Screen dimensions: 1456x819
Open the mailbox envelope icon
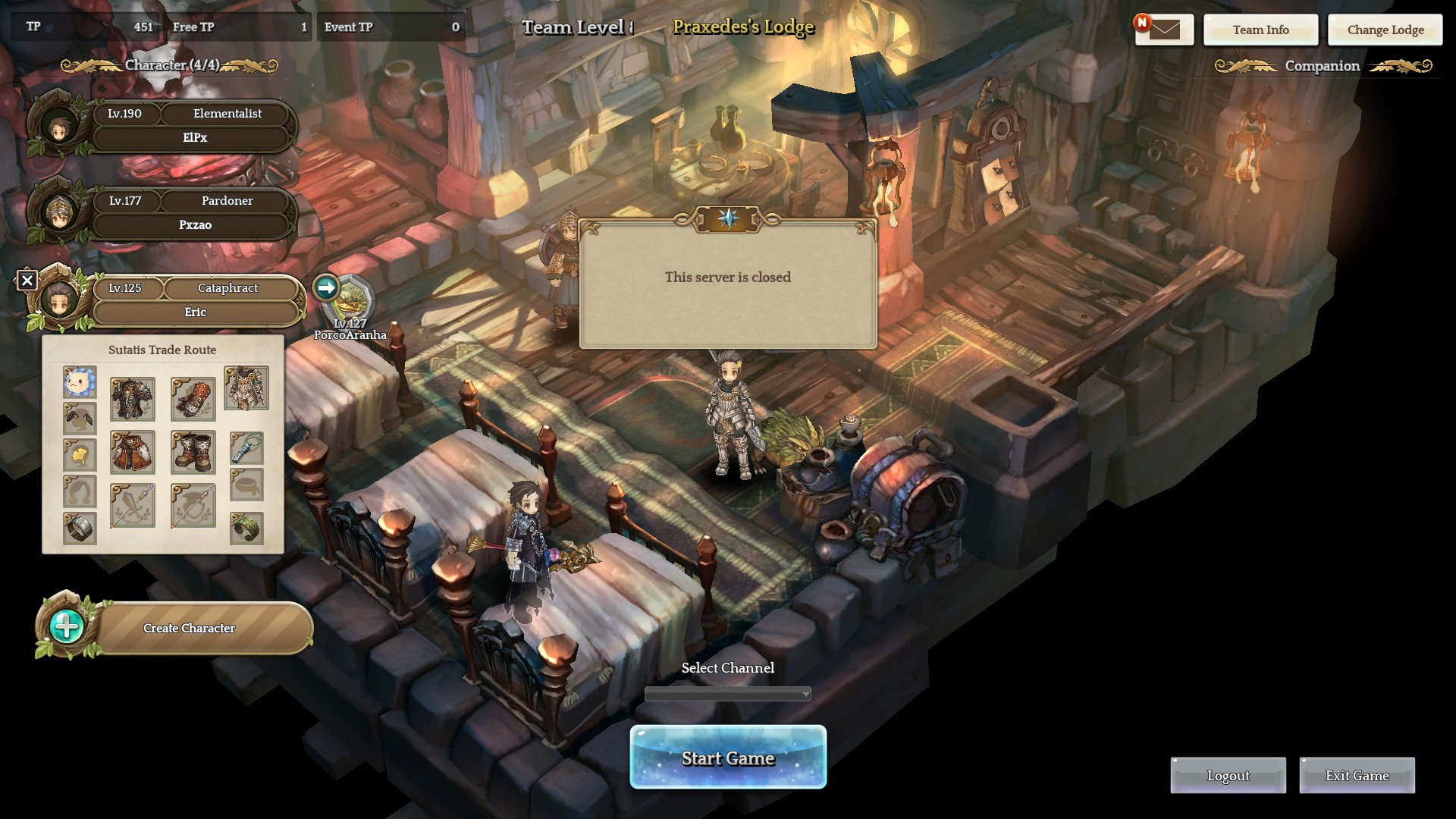click(1164, 30)
